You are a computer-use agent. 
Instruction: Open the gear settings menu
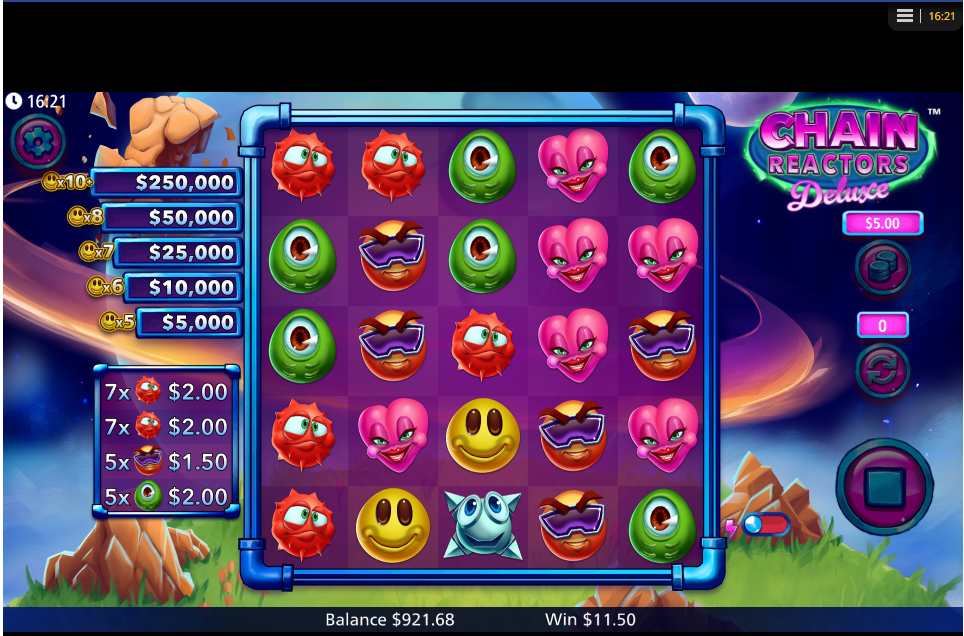[x=38, y=142]
